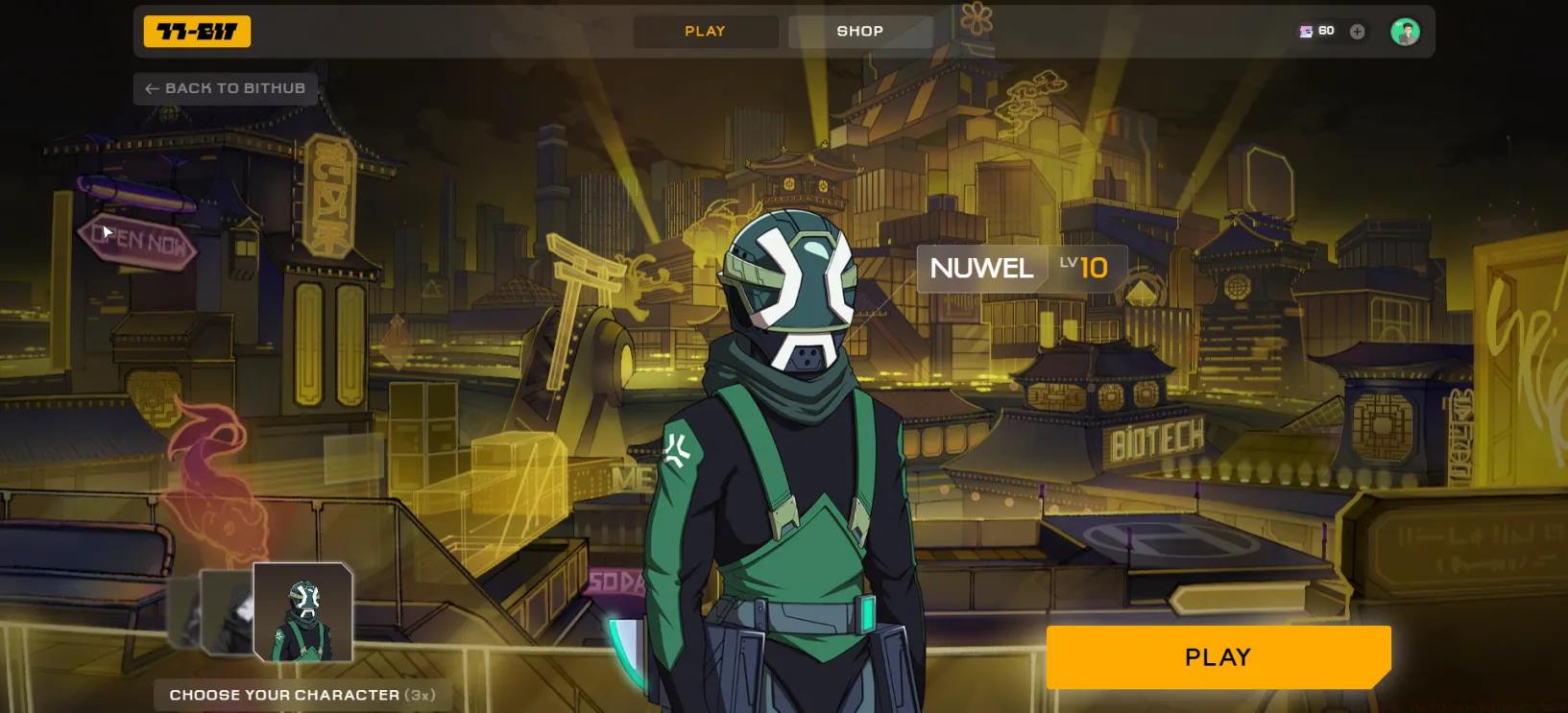1568x713 pixels.
Task: Switch to the PLAY tab
Action: [x=705, y=32]
